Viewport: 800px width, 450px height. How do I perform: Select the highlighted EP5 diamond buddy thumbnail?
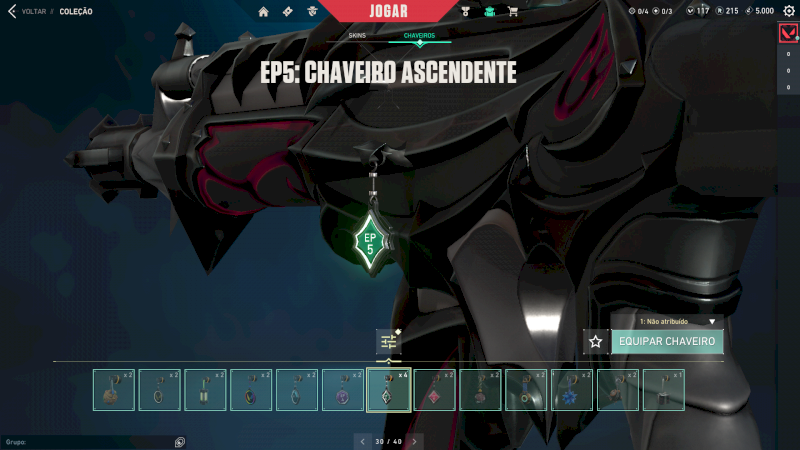[x=388, y=390]
